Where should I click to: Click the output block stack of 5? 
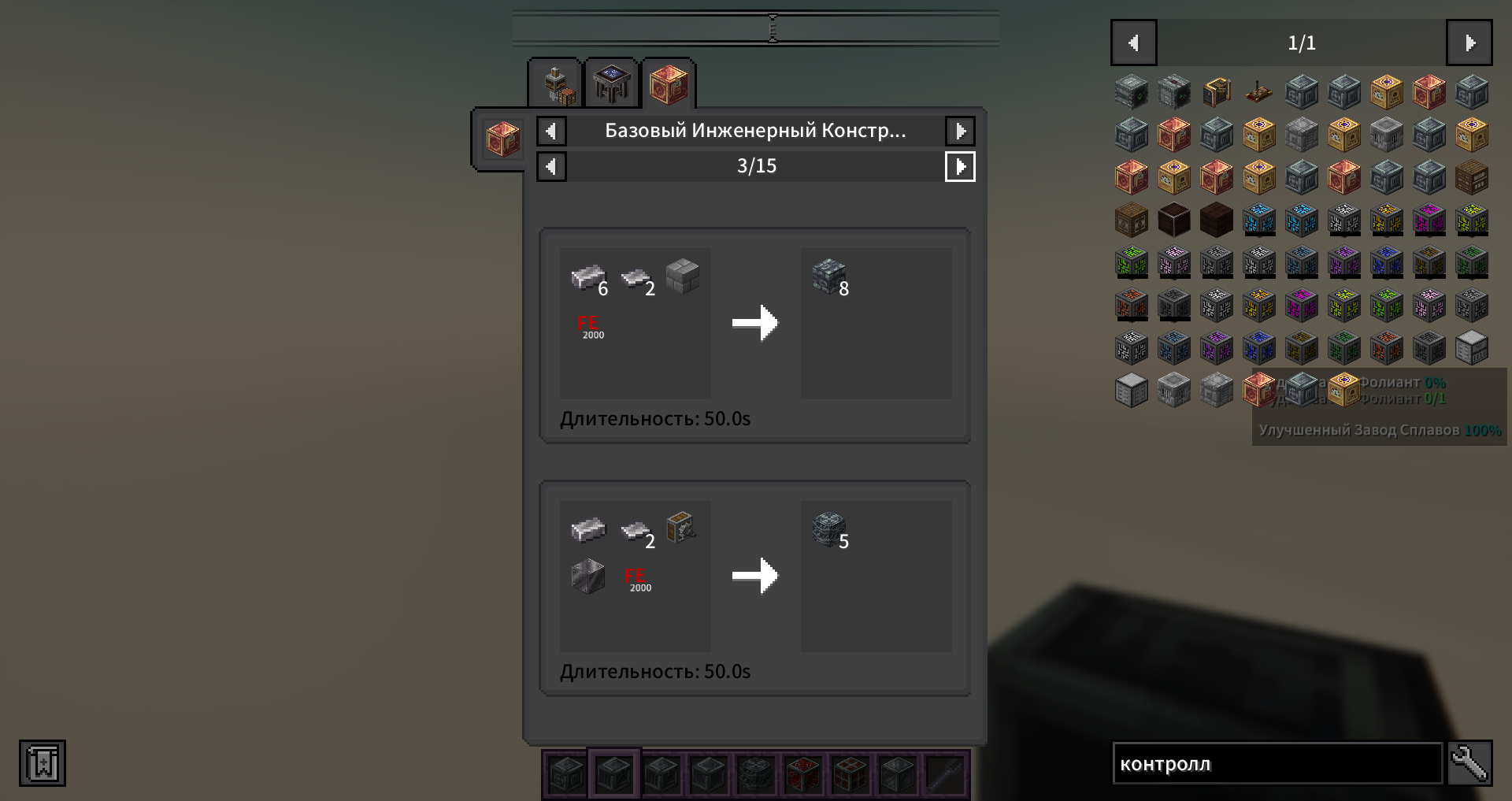(x=829, y=530)
